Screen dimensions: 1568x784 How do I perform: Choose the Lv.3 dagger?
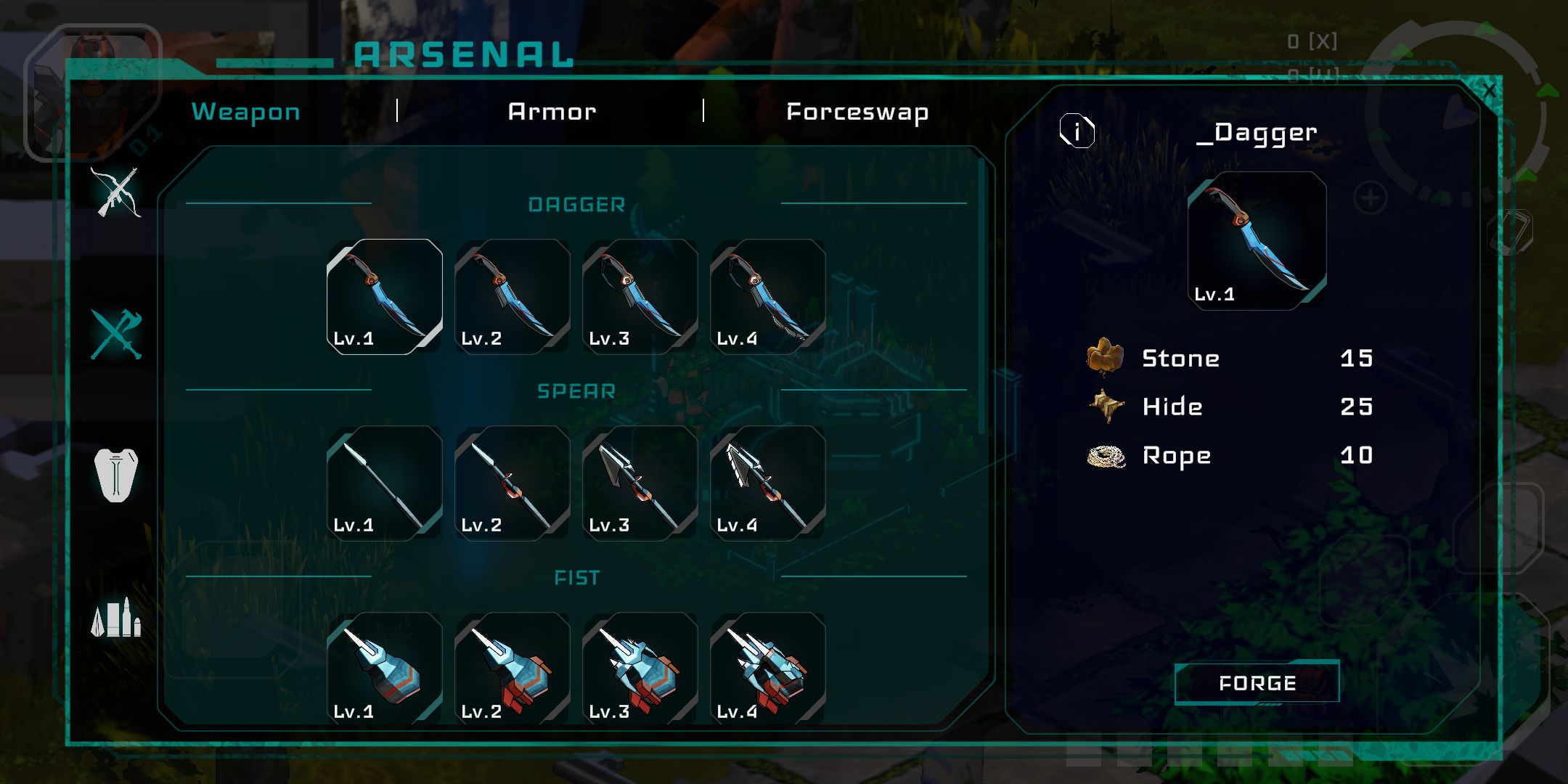point(640,296)
